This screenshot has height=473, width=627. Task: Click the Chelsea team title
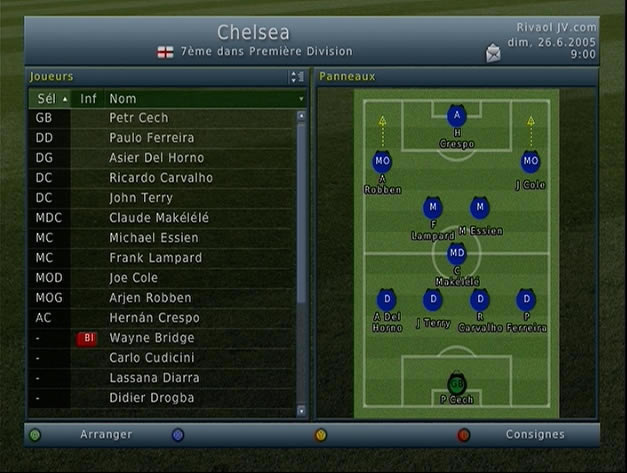[254, 33]
